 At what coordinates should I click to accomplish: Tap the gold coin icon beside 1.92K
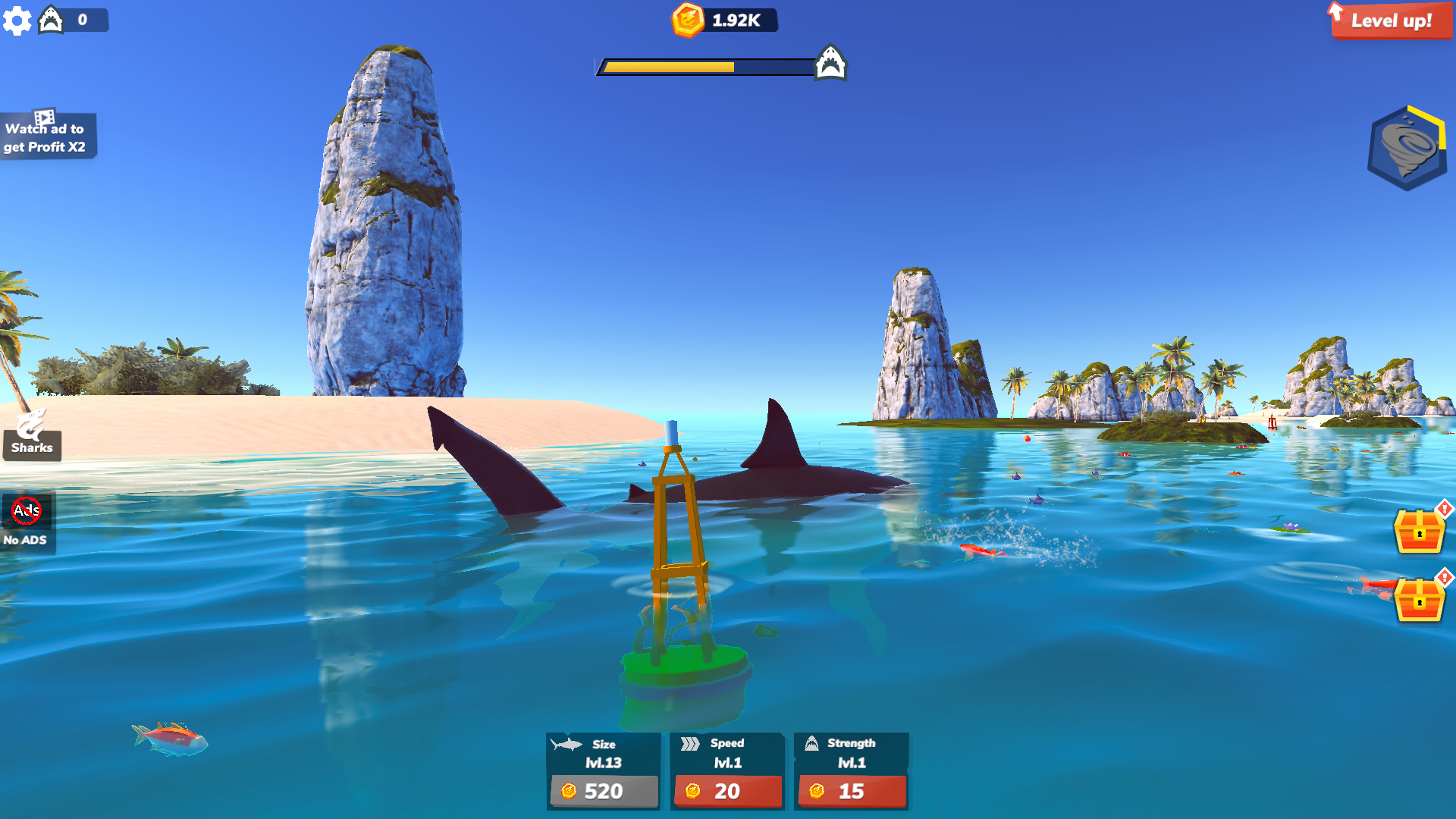pyautogui.click(x=687, y=20)
